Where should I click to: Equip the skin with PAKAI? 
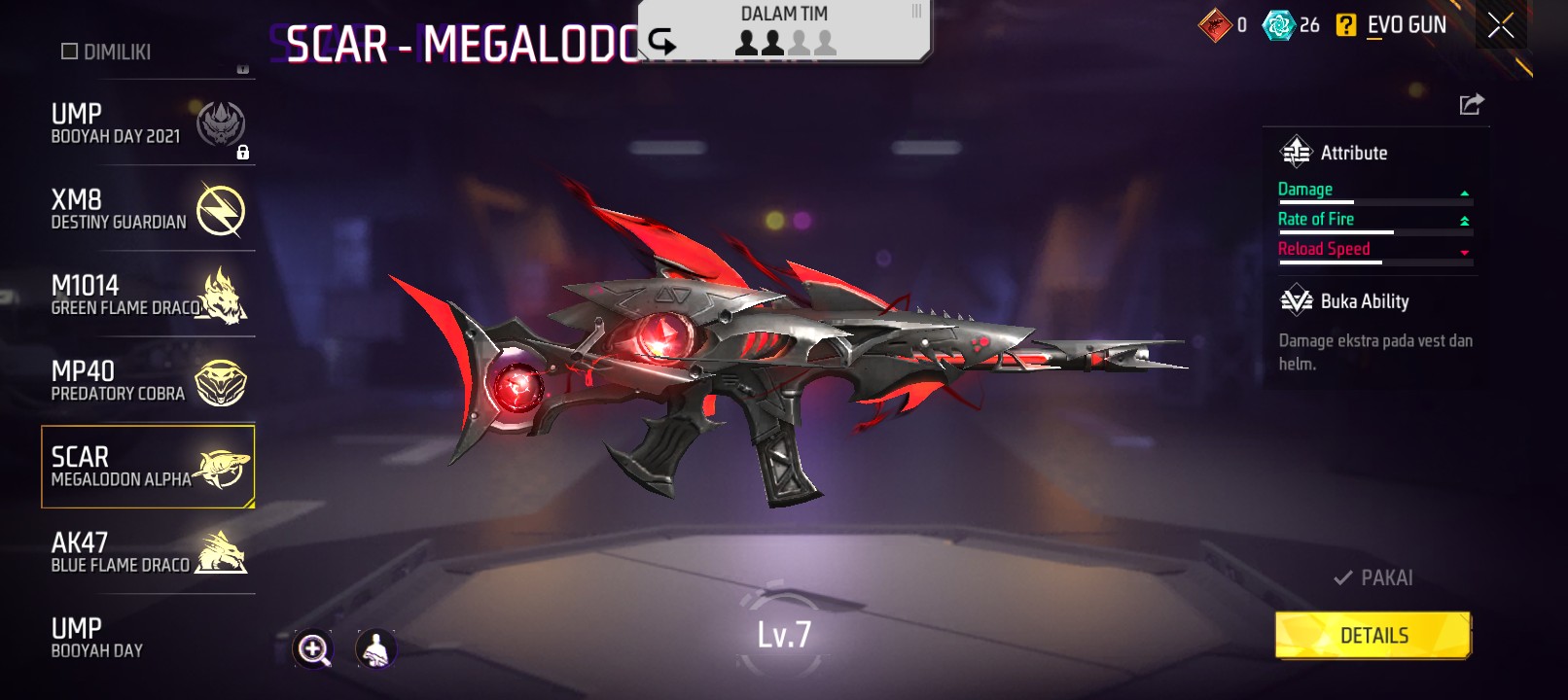[1373, 577]
